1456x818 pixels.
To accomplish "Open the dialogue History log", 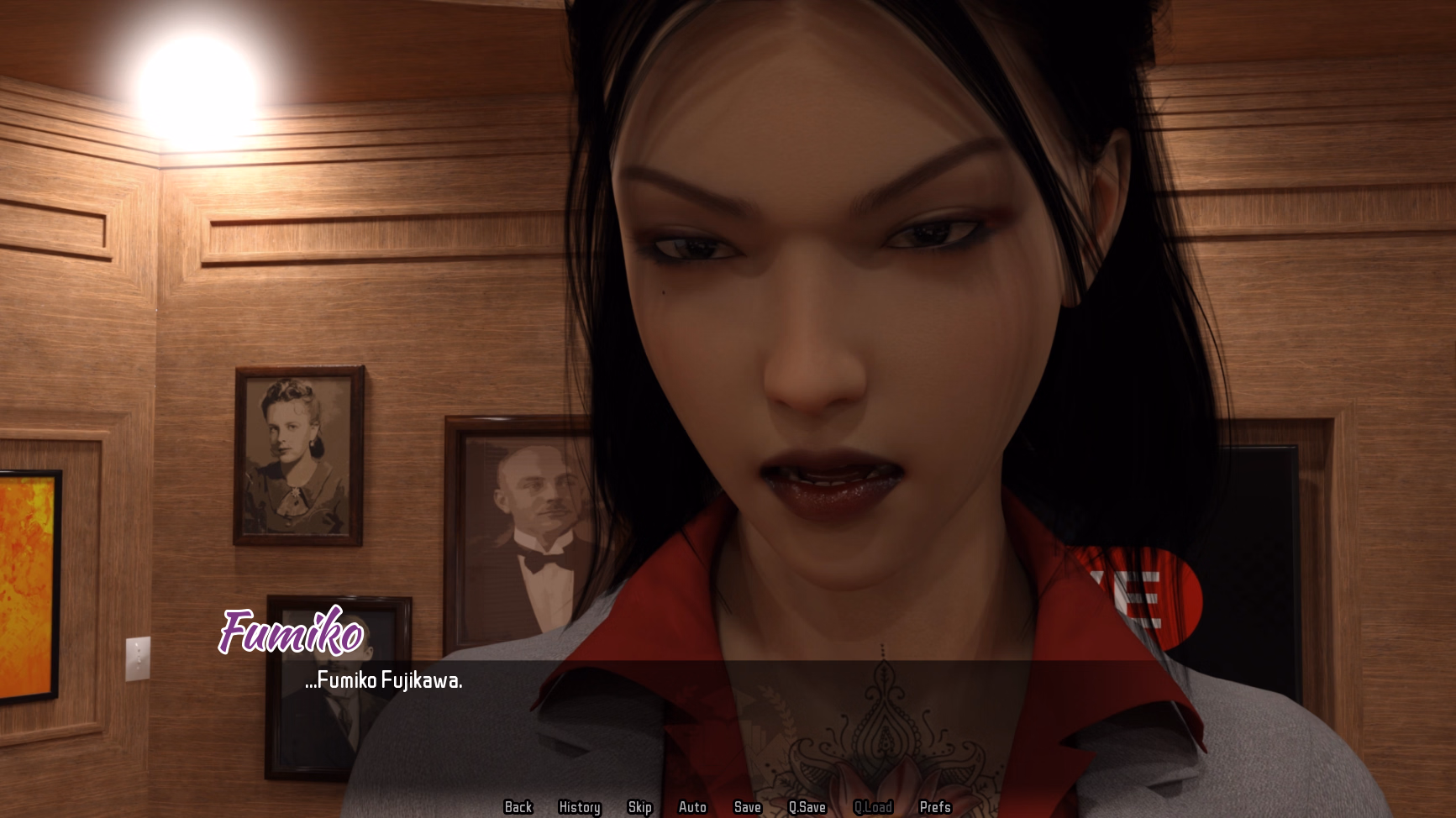I will coord(580,807).
